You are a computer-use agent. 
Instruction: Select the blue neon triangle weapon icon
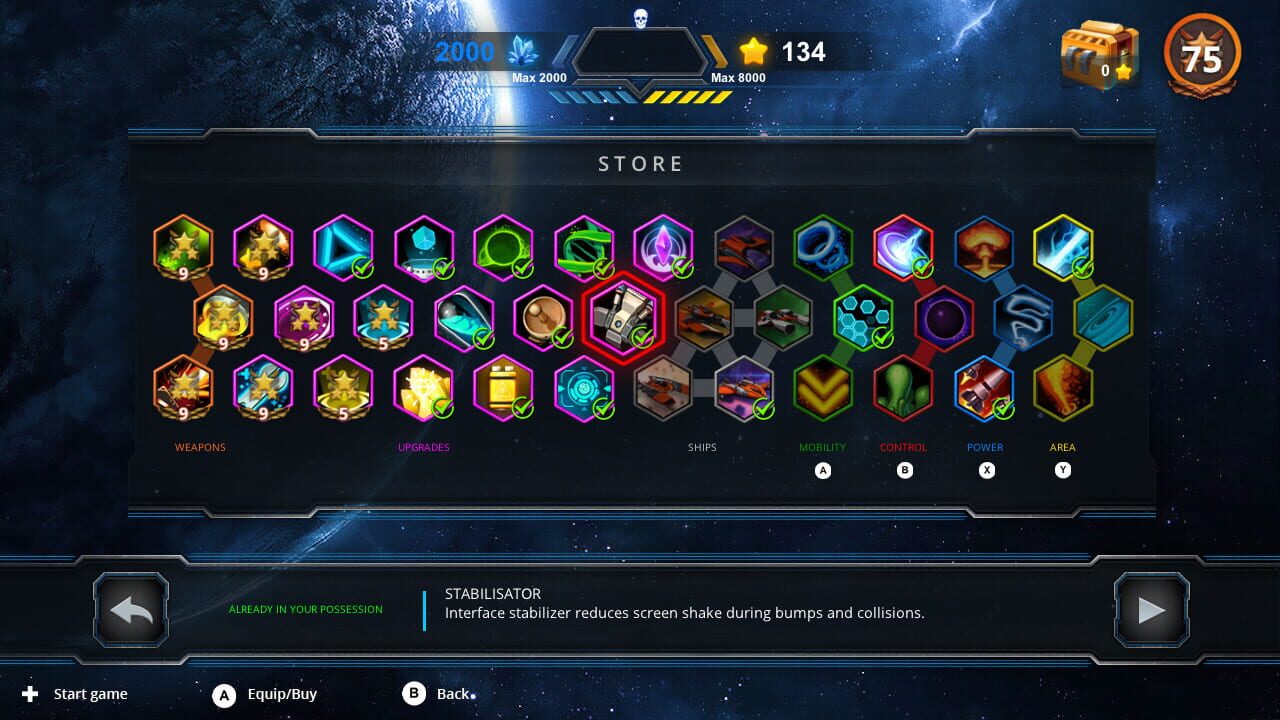[x=343, y=247]
